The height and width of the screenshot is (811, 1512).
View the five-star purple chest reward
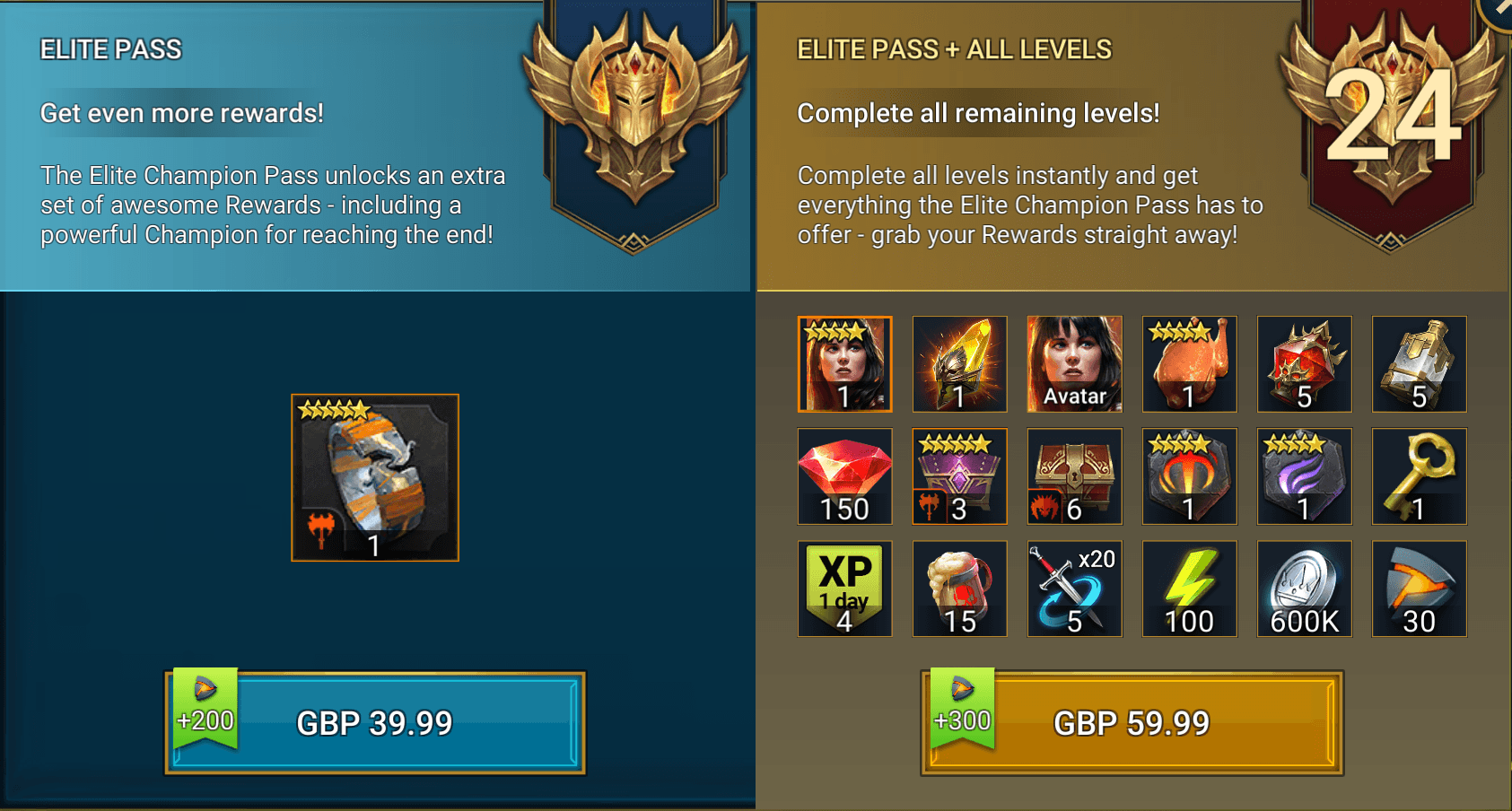click(959, 476)
